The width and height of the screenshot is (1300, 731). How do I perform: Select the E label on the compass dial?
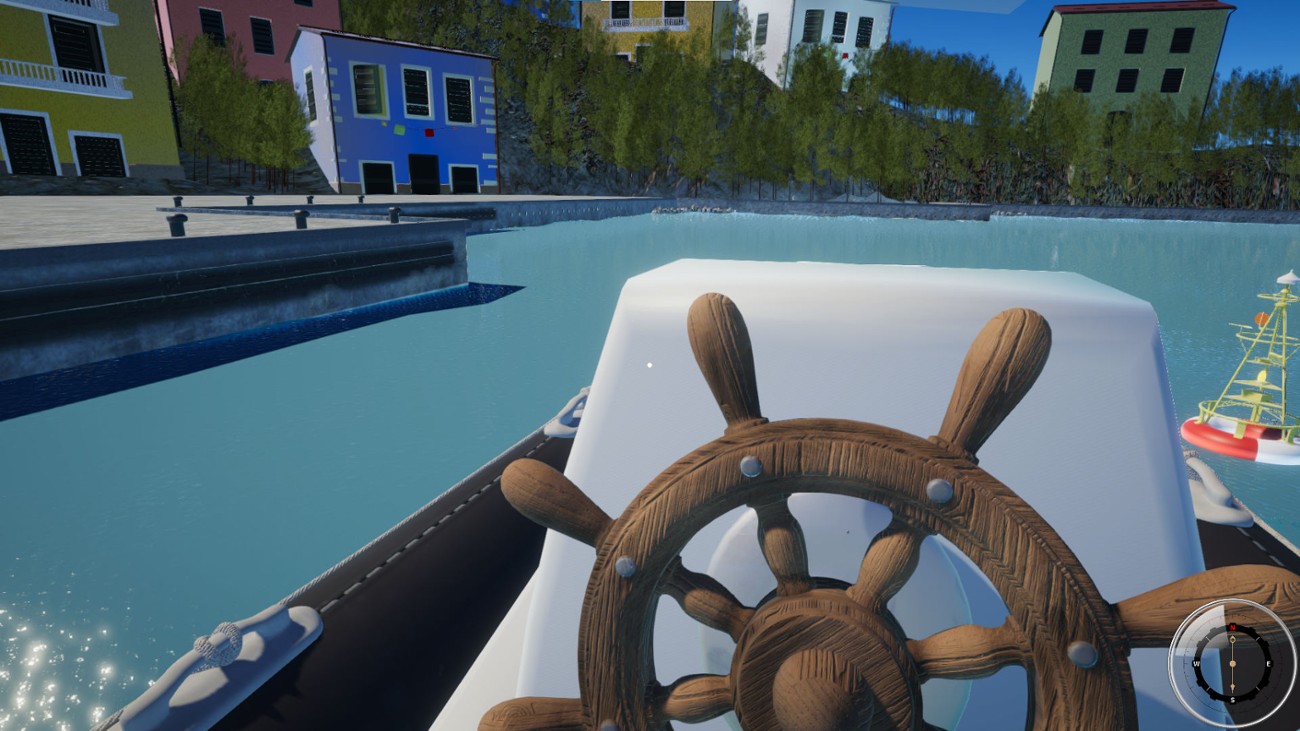click(1268, 664)
